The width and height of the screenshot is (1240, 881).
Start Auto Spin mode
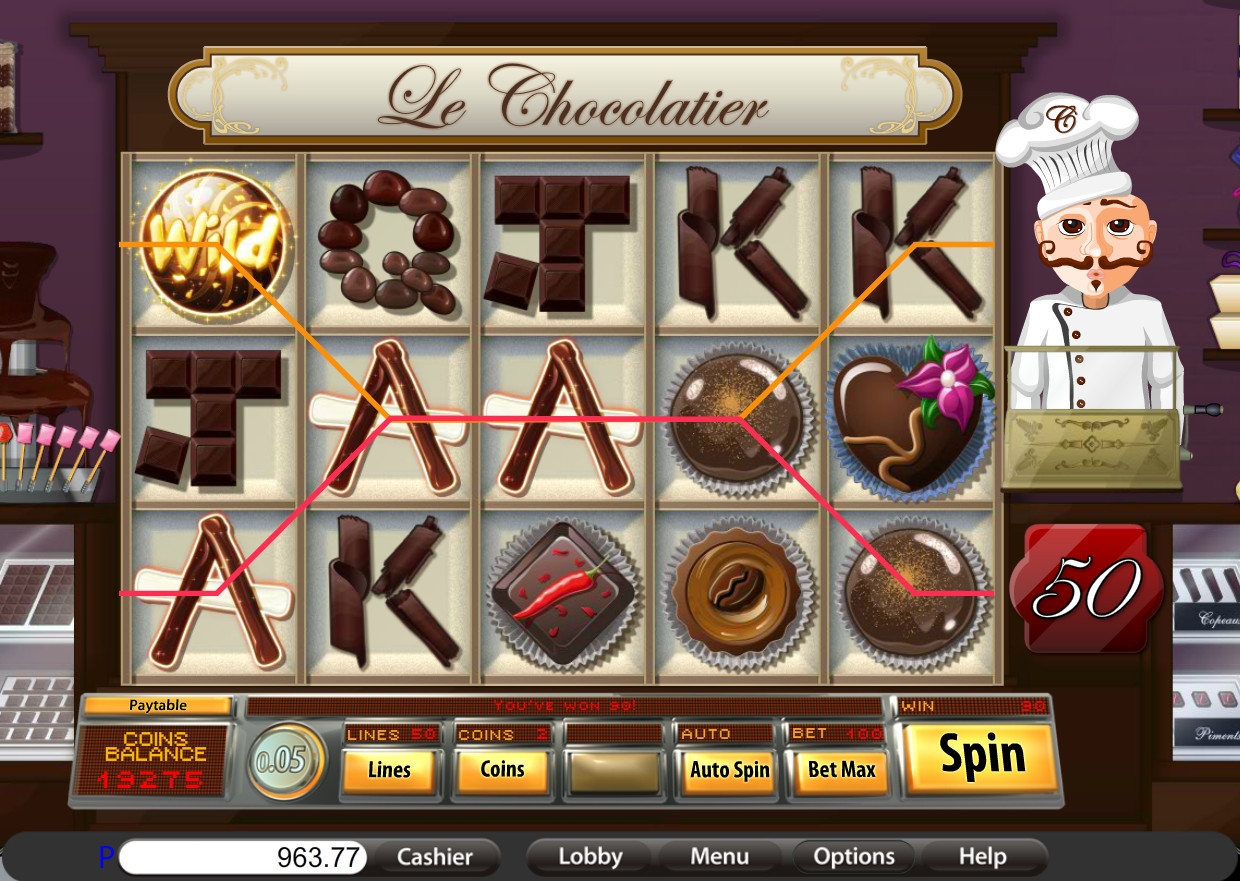coord(729,770)
